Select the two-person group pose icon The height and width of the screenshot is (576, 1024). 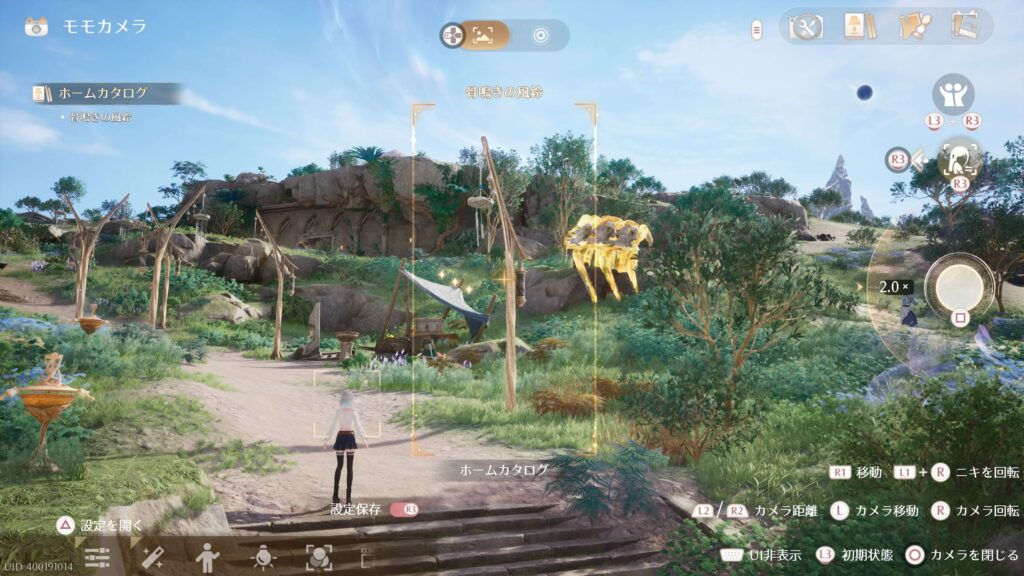[953, 94]
